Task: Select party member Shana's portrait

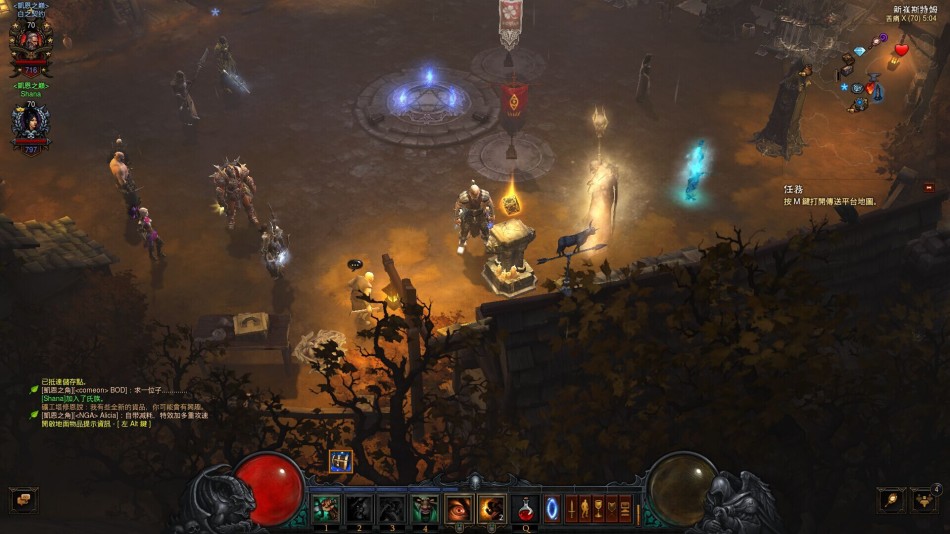Action: pyautogui.click(x=30, y=124)
